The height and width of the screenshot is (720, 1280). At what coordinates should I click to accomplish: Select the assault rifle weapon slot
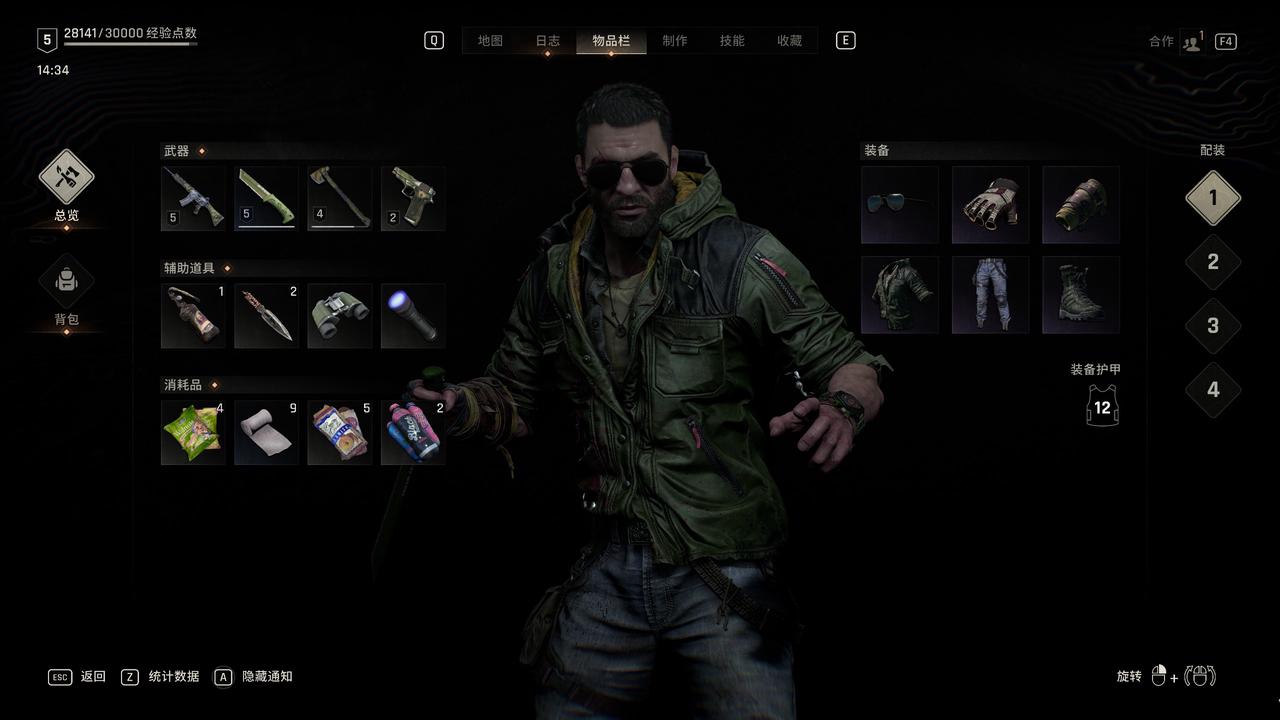[x=193, y=198]
